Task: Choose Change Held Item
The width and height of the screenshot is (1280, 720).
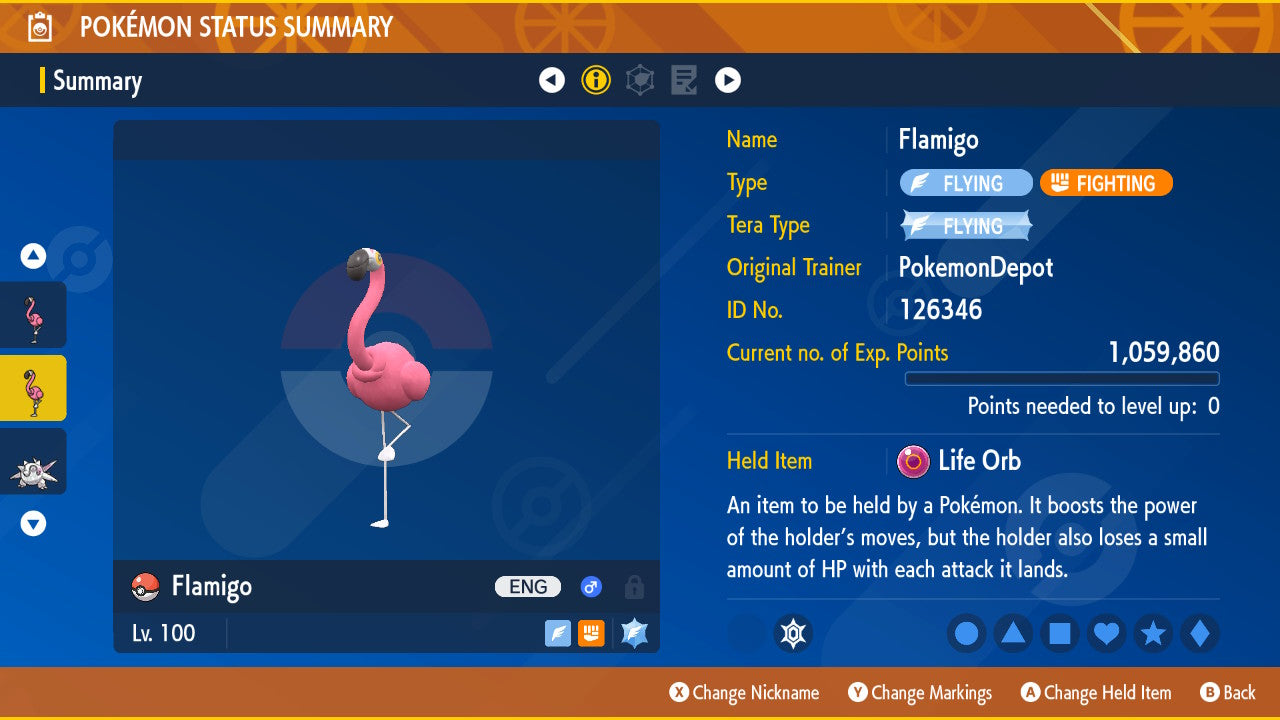Action: (x=1095, y=693)
